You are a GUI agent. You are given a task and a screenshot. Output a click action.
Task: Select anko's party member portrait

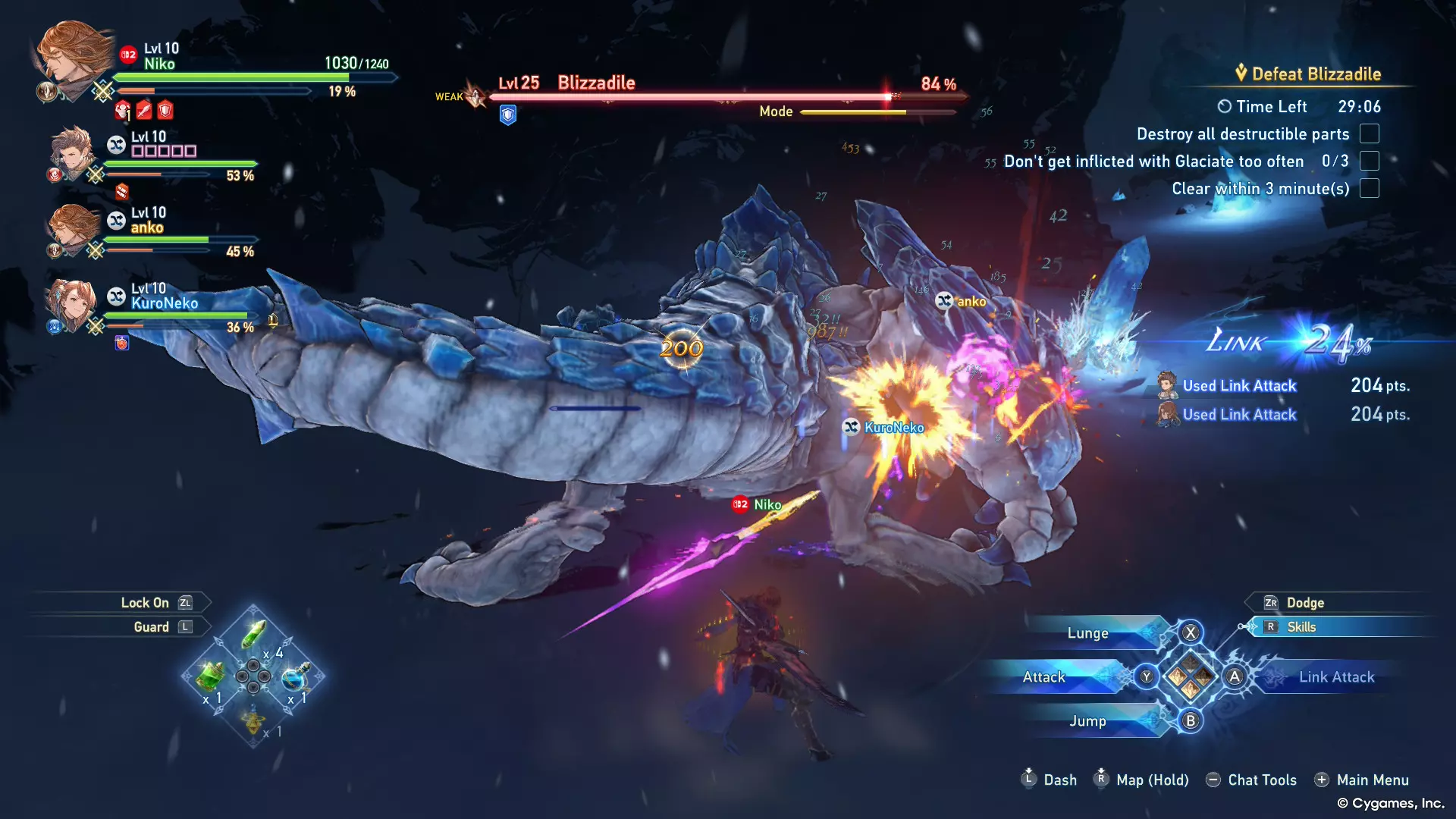74,229
